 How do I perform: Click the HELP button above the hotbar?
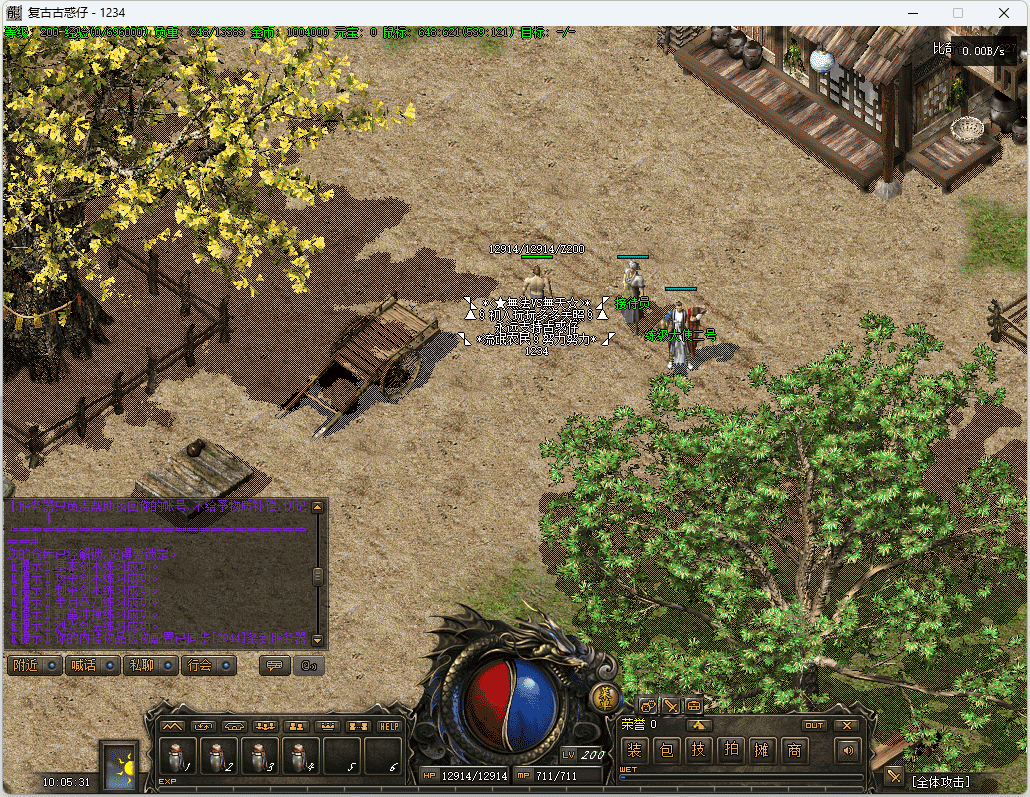389,726
